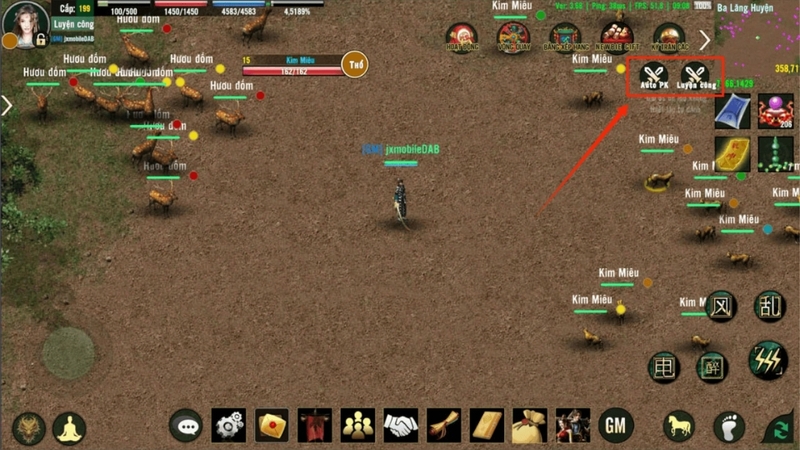Image resolution: width=800 pixels, height=450 pixels.
Task: Toggle the horse mount button
Action: [x=679, y=426]
